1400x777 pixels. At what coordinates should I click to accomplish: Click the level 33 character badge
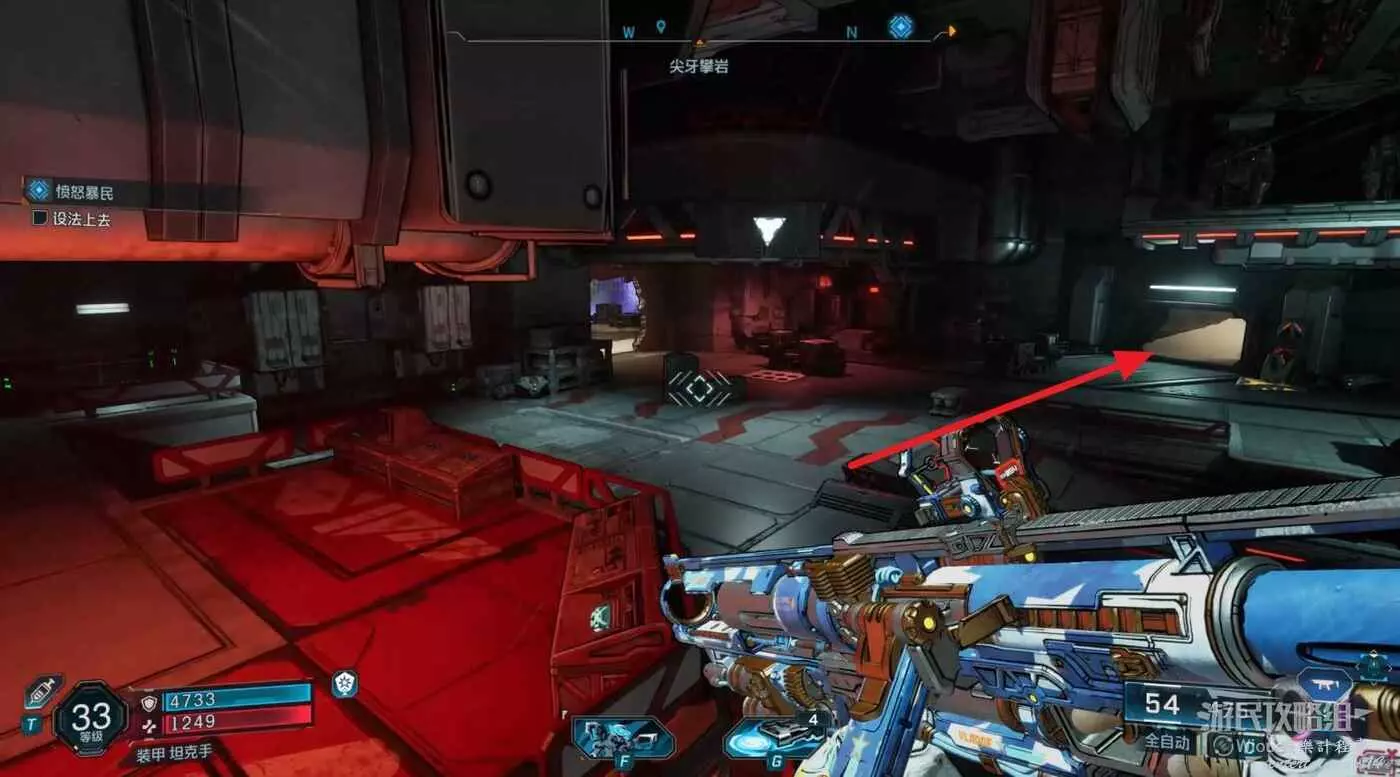click(91, 717)
